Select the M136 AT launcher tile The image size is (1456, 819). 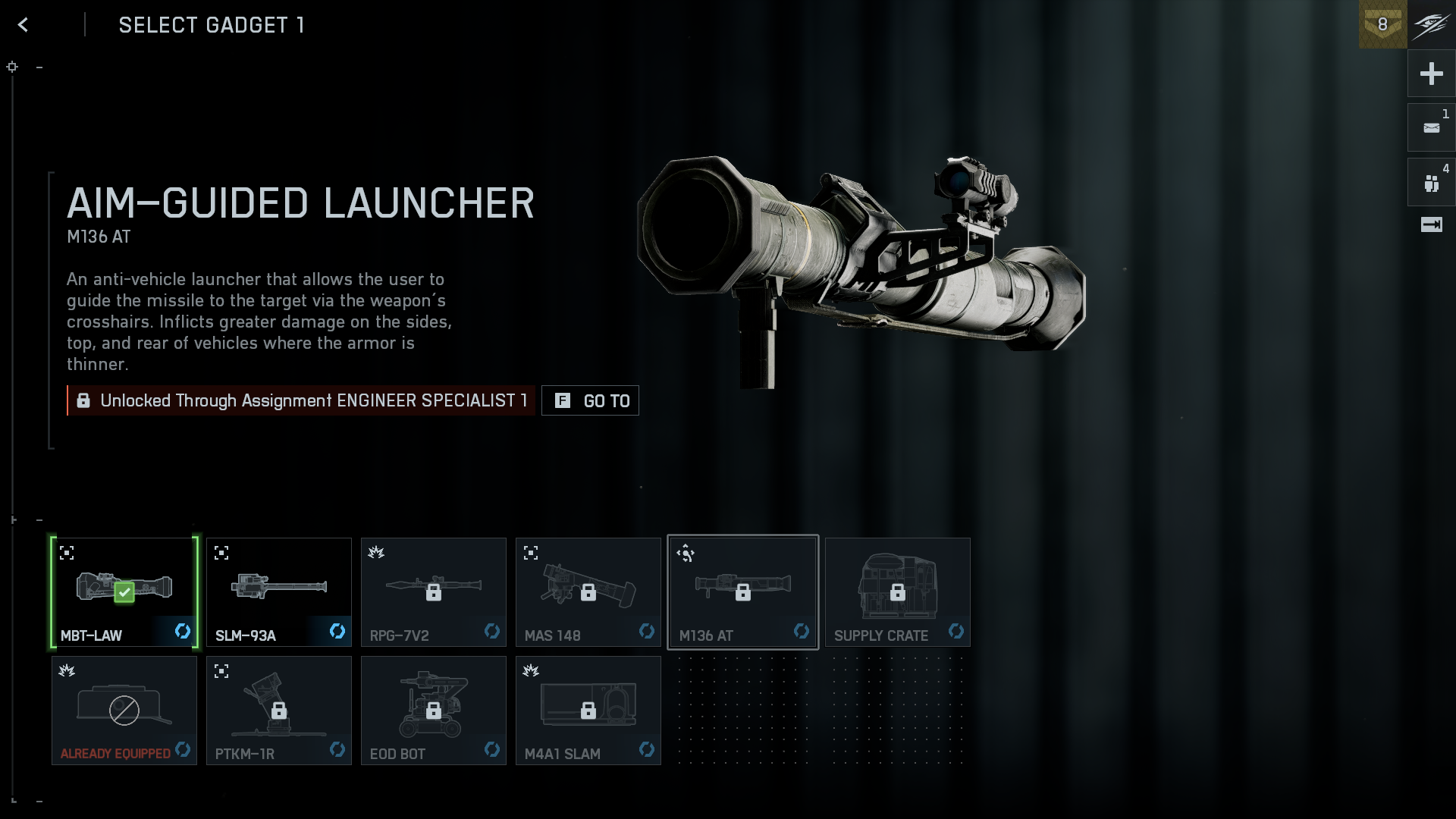[x=743, y=592]
